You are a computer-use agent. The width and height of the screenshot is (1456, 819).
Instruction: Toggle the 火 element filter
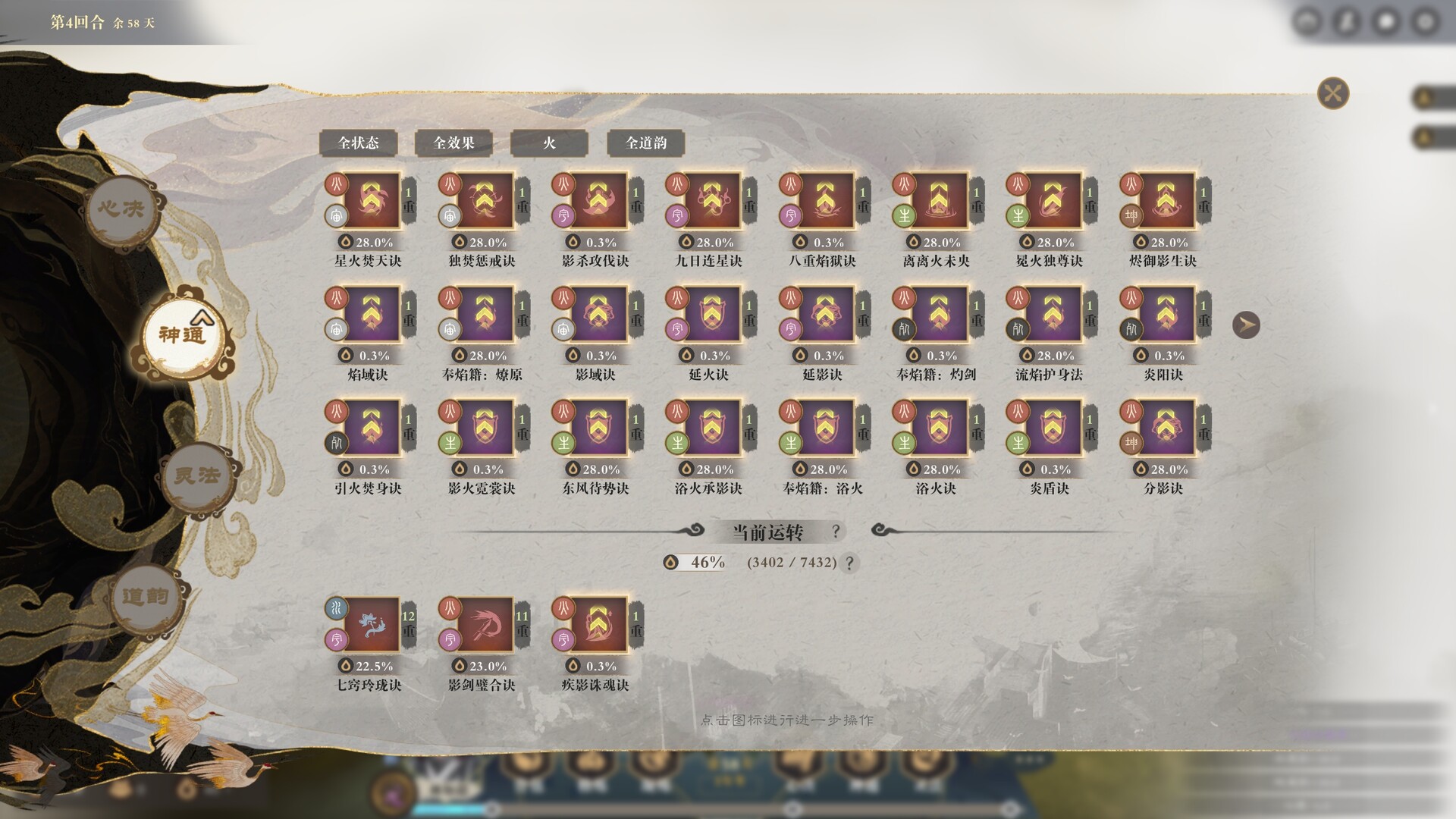click(549, 143)
